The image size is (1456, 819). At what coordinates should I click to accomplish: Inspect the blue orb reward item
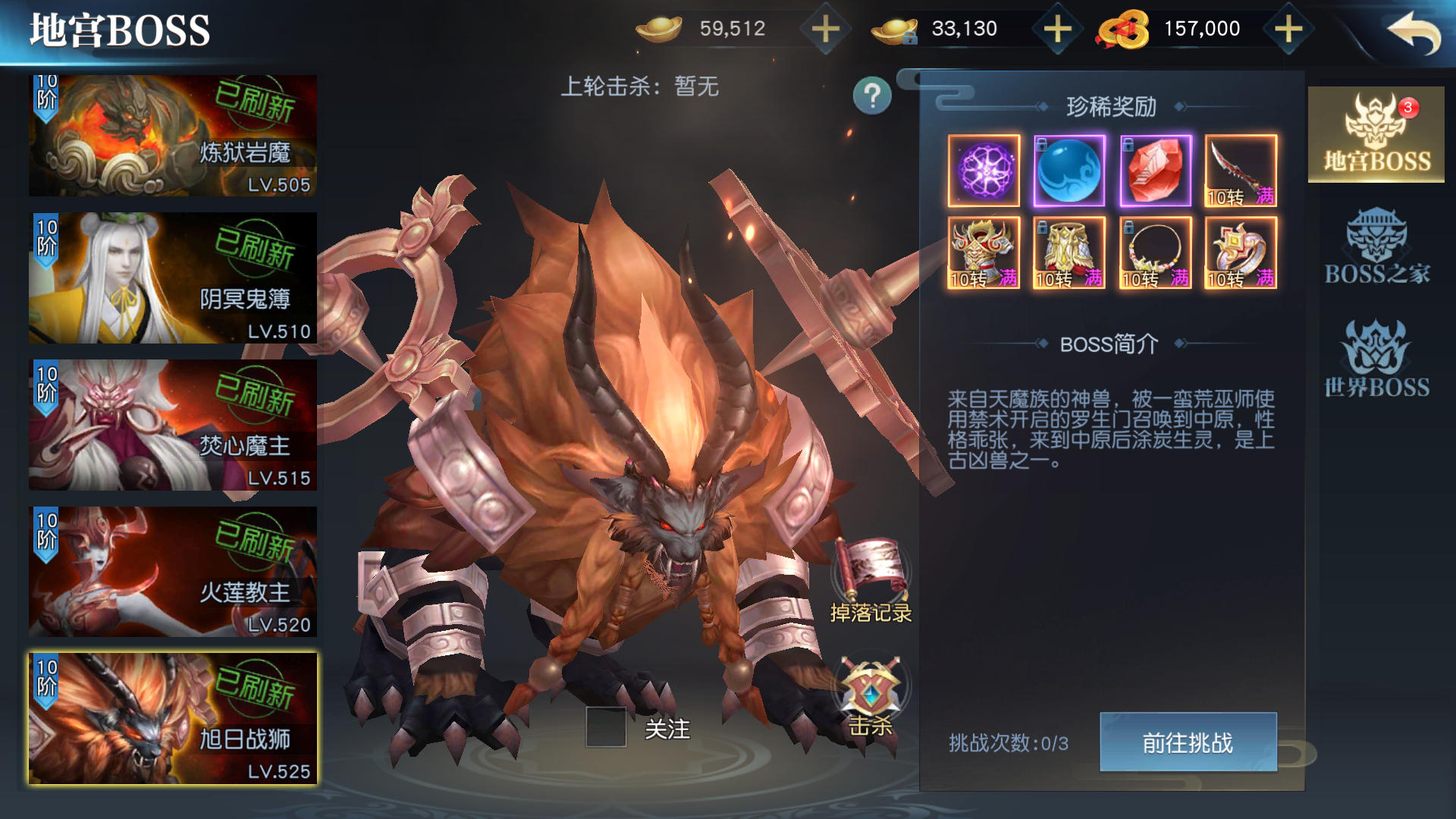(x=1069, y=171)
